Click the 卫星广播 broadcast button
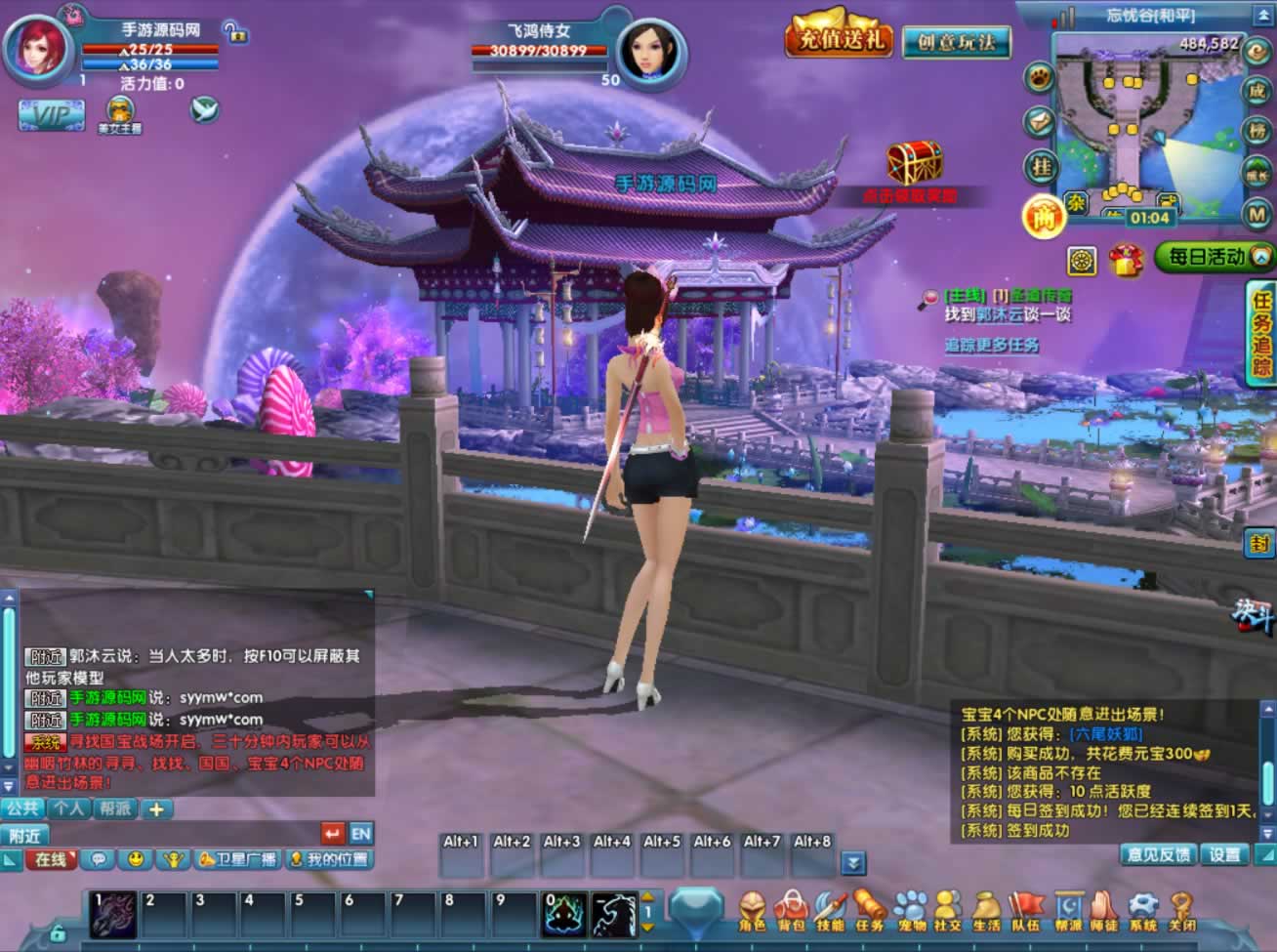The image size is (1277, 952). tap(239, 859)
